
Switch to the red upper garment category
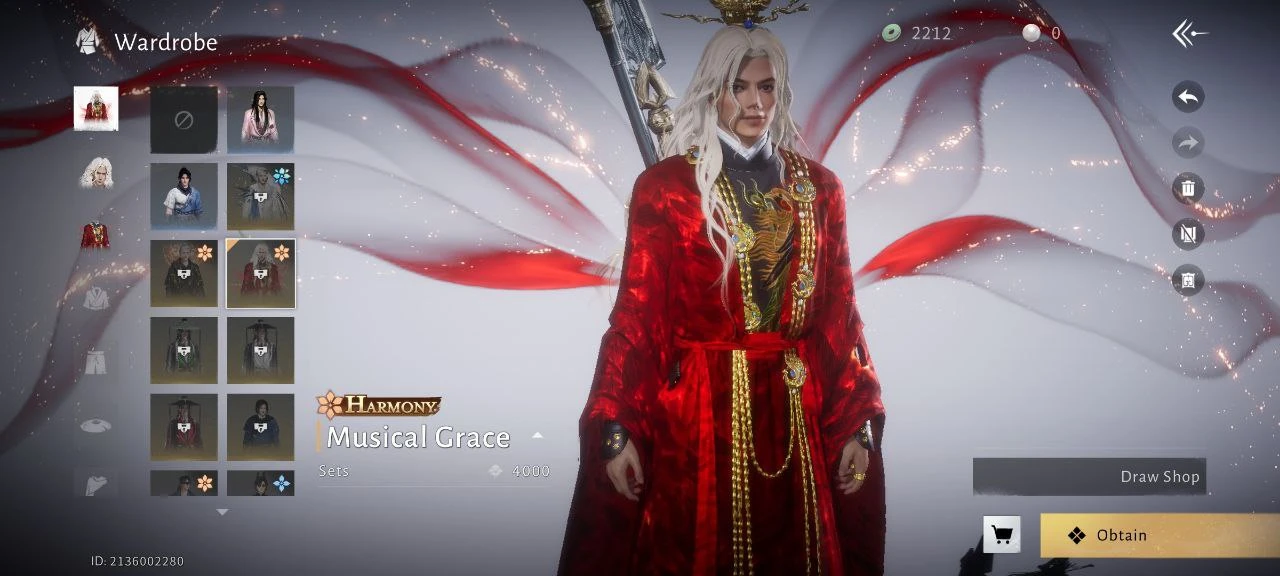click(96, 235)
